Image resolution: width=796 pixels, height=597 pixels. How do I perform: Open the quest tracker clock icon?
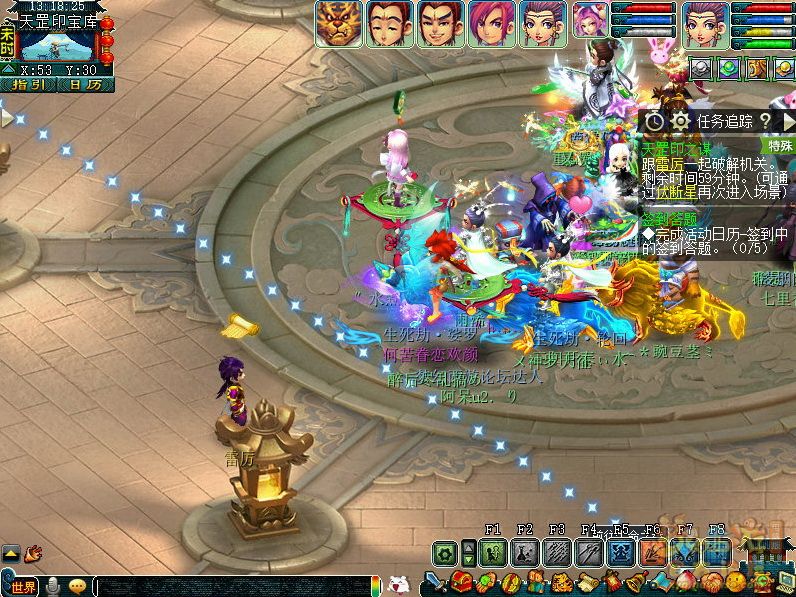(653, 121)
